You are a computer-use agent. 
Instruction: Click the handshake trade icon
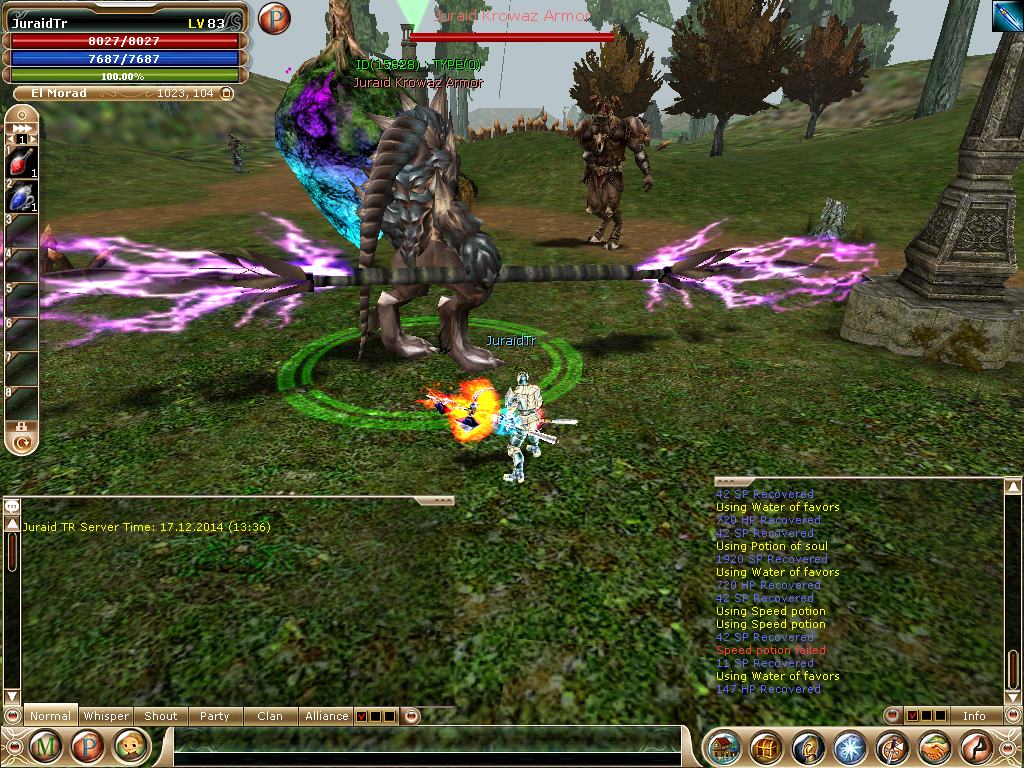(935, 747)
